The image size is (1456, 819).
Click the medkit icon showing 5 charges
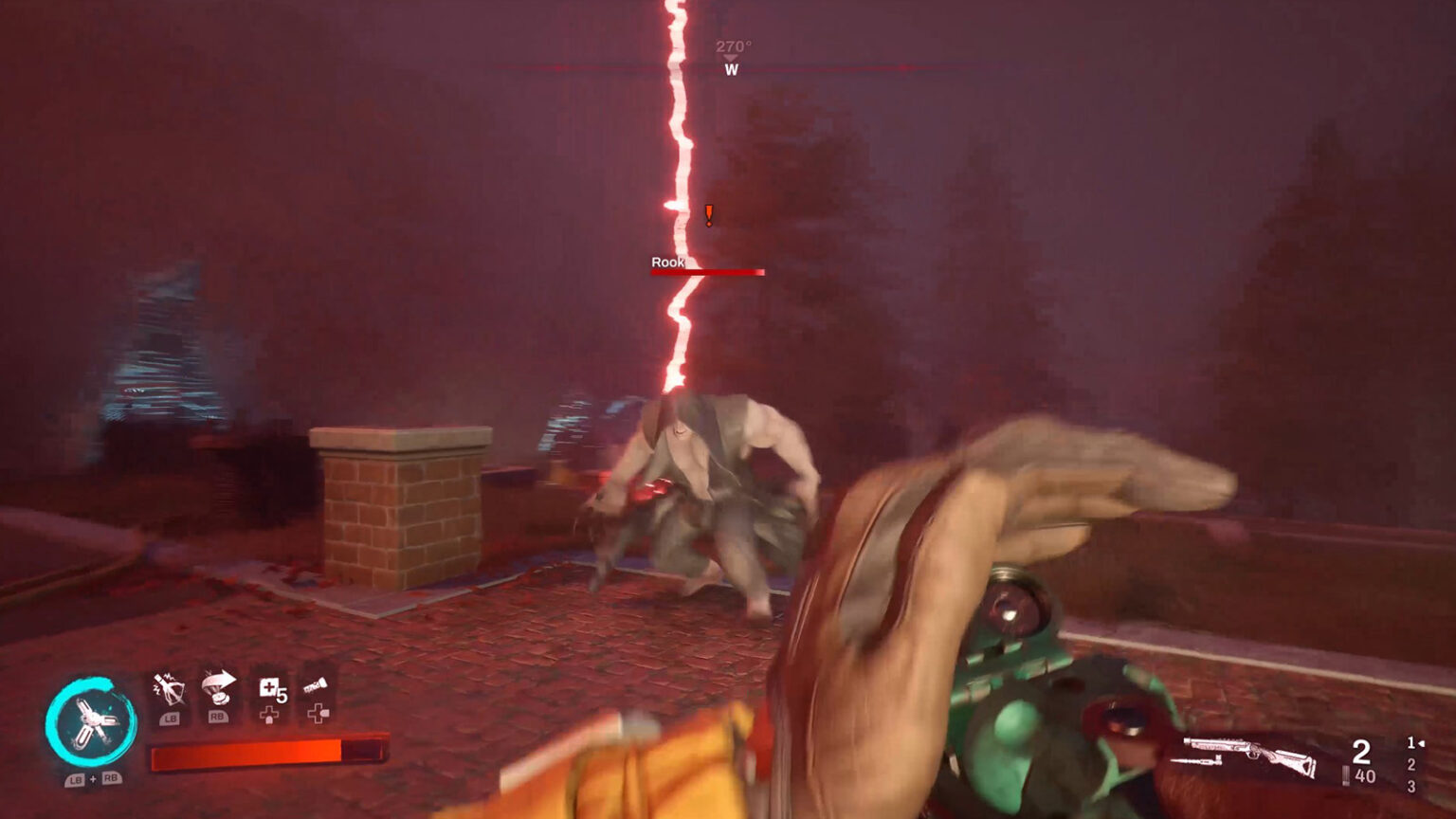(272, 690)
